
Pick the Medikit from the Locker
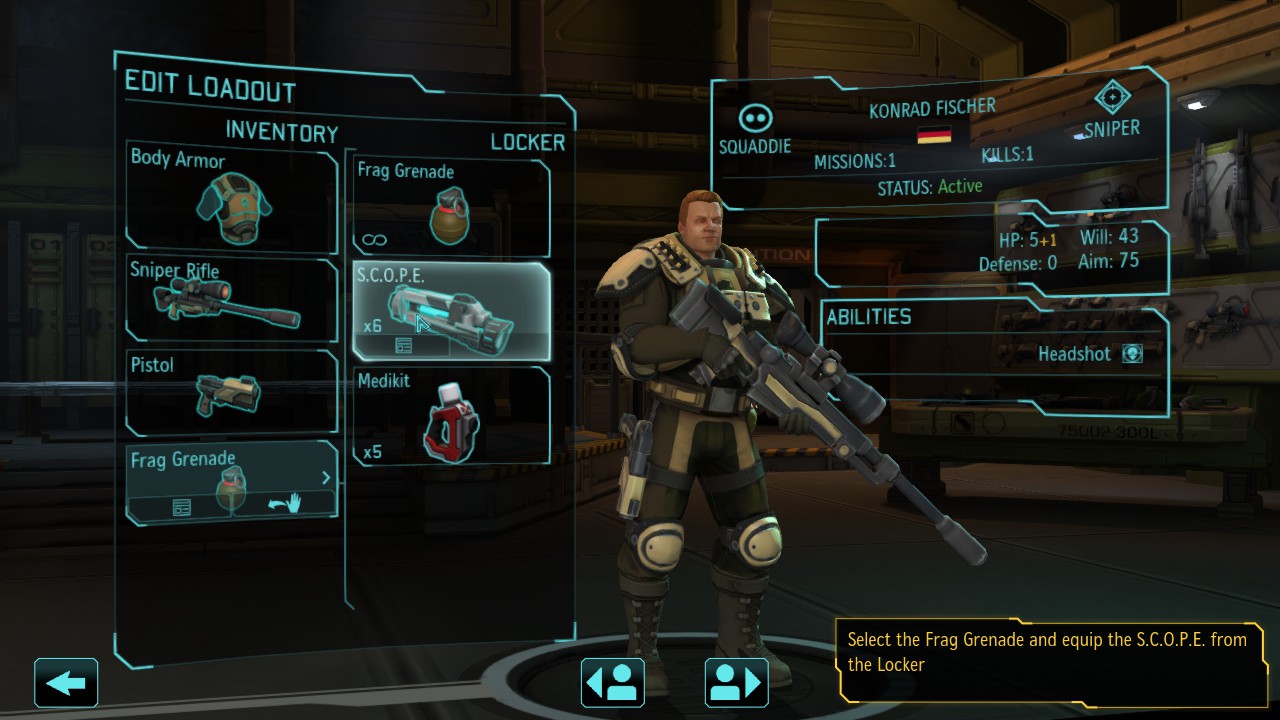pyautogui.click(x=451, y=416)
